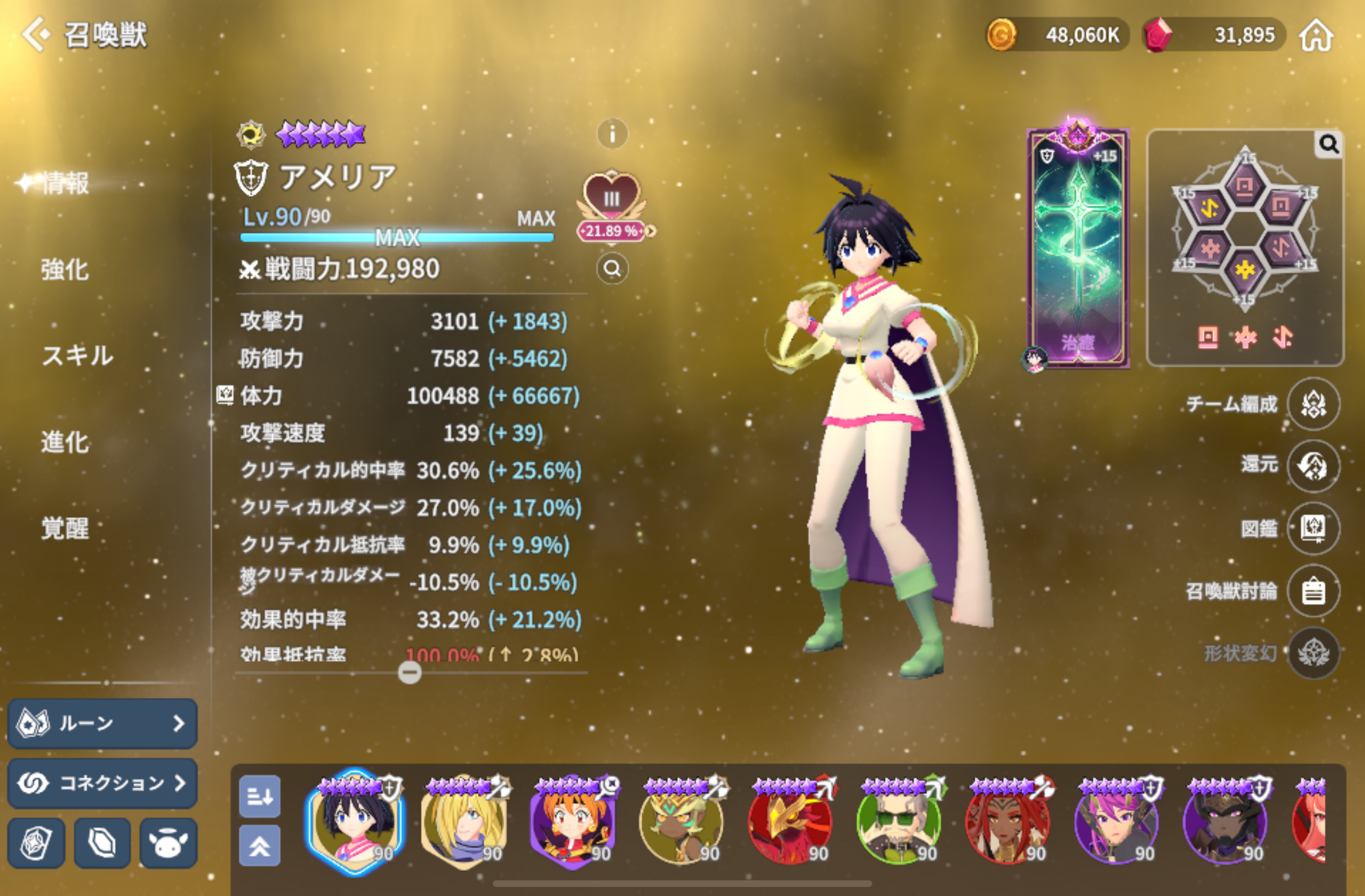Zoom in on the rune hexagon panel
This screenshot has width=1365, height=896.
[x=1329, y=145]
